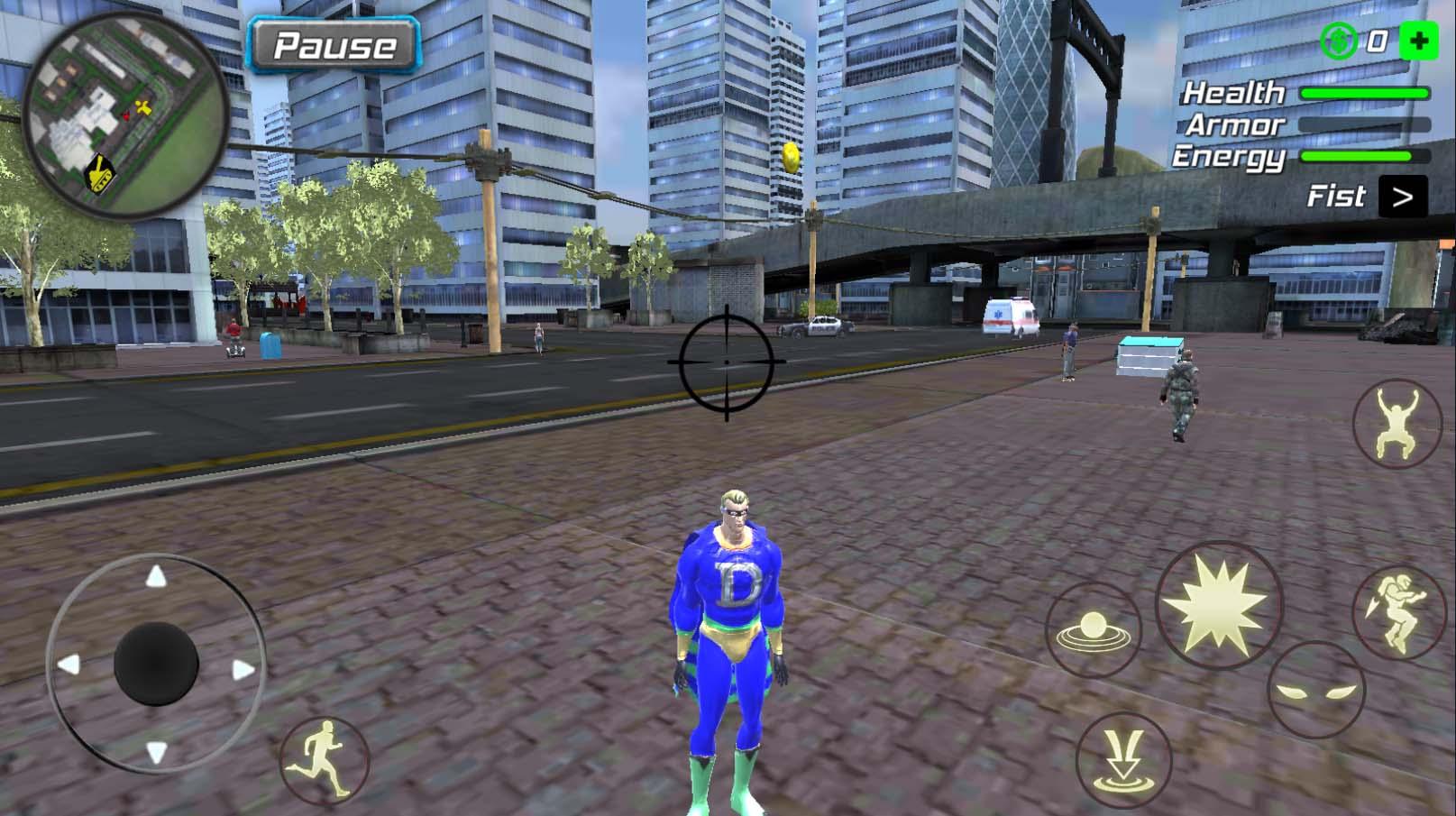1456x816 pixels.
Task: Trigger the star burst attack icon
Action: [x=1216, y=602]
